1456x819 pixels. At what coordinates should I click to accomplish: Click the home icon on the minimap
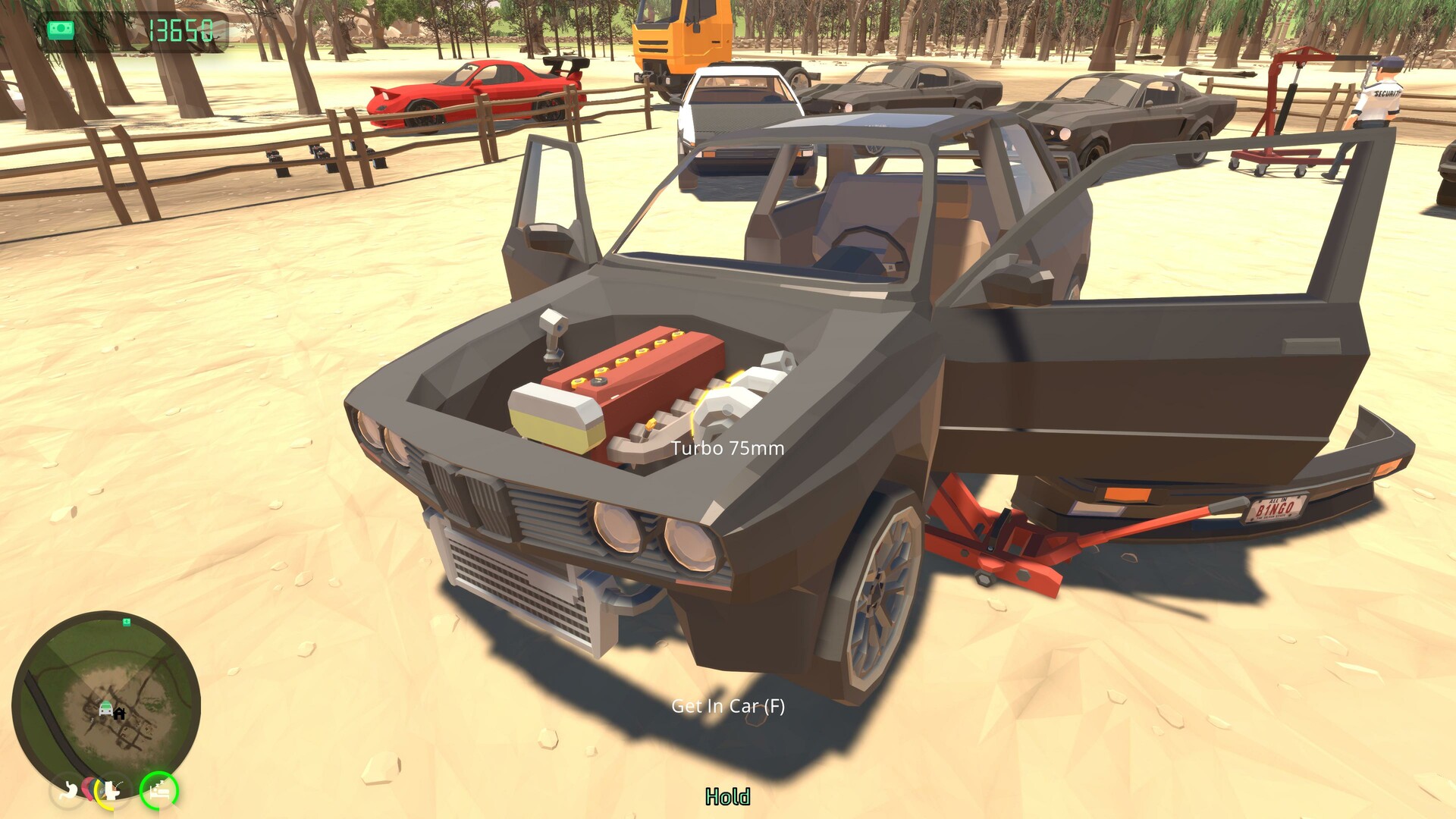point(120,713)
